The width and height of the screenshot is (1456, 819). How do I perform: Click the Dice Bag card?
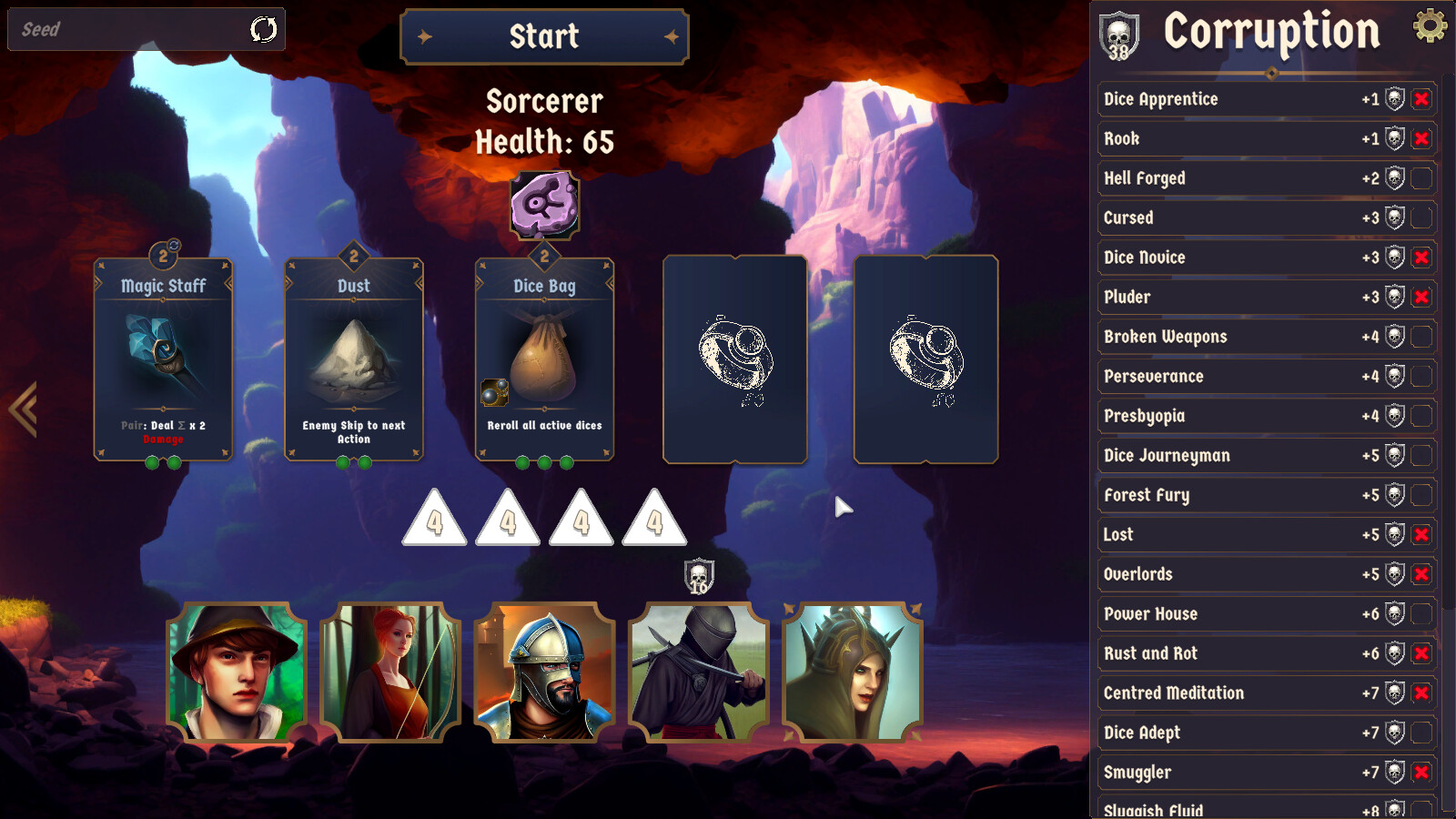(x=543, y=359)
